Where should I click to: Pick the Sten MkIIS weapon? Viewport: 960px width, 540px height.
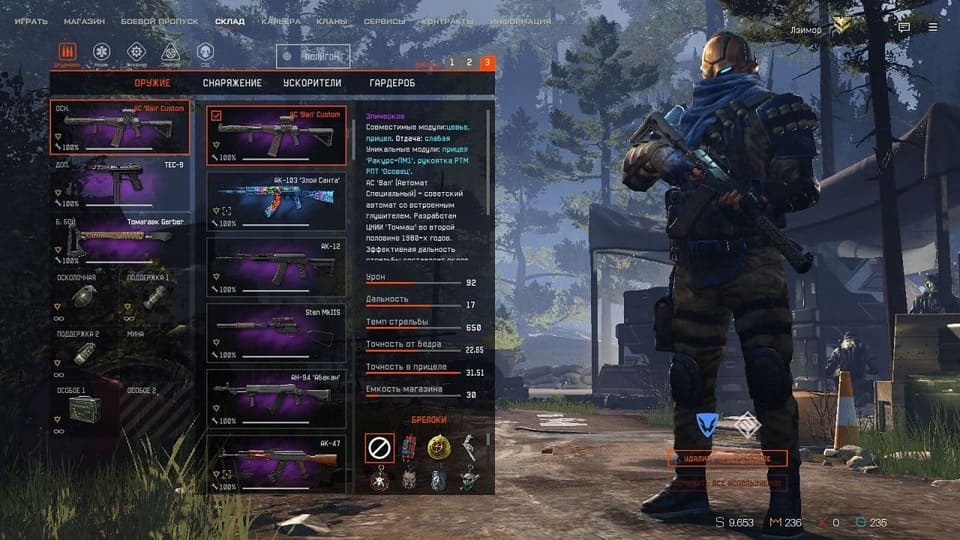coord(276,333)
